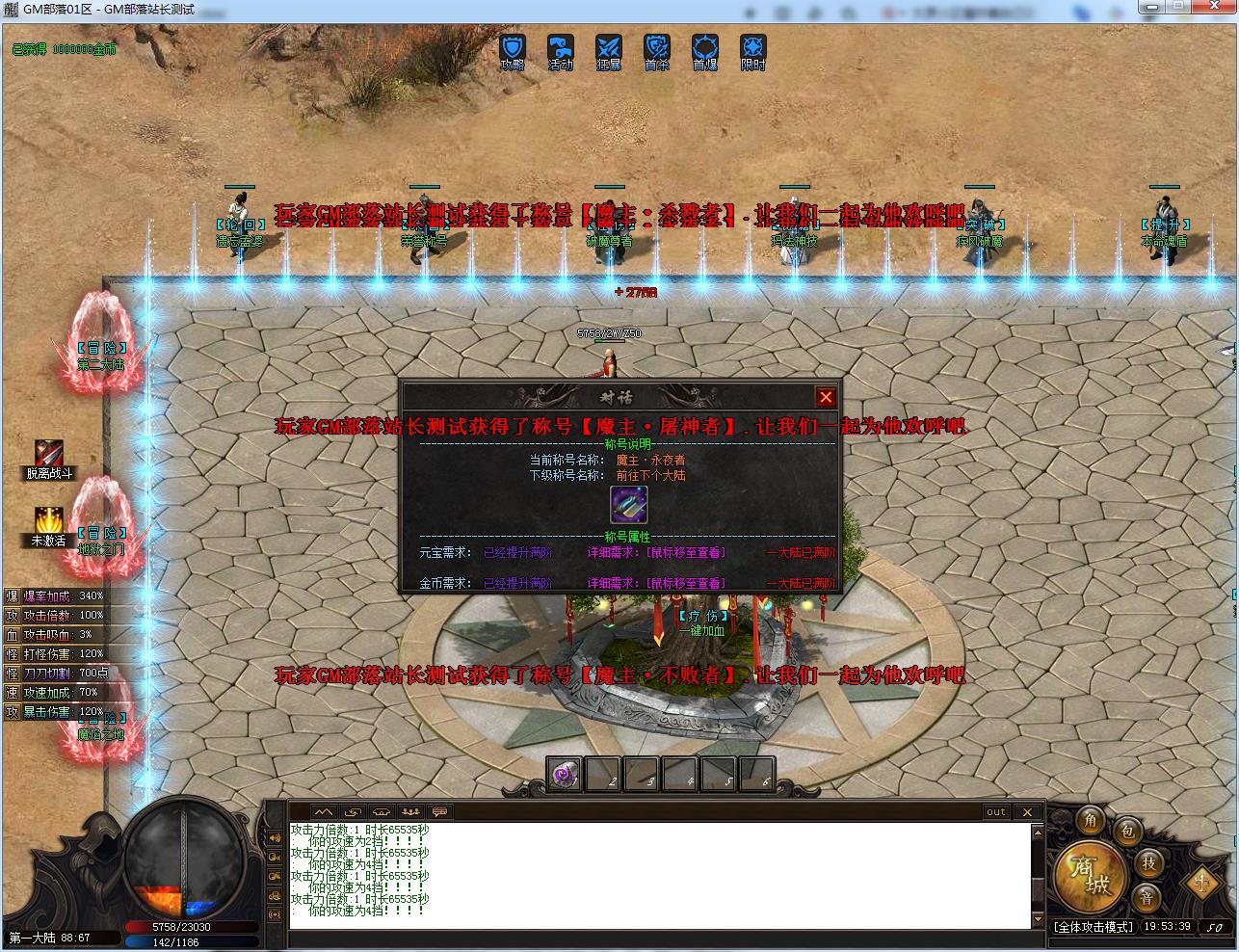
Task: Open the 技 skills button
Action: tap(1148, 862)
